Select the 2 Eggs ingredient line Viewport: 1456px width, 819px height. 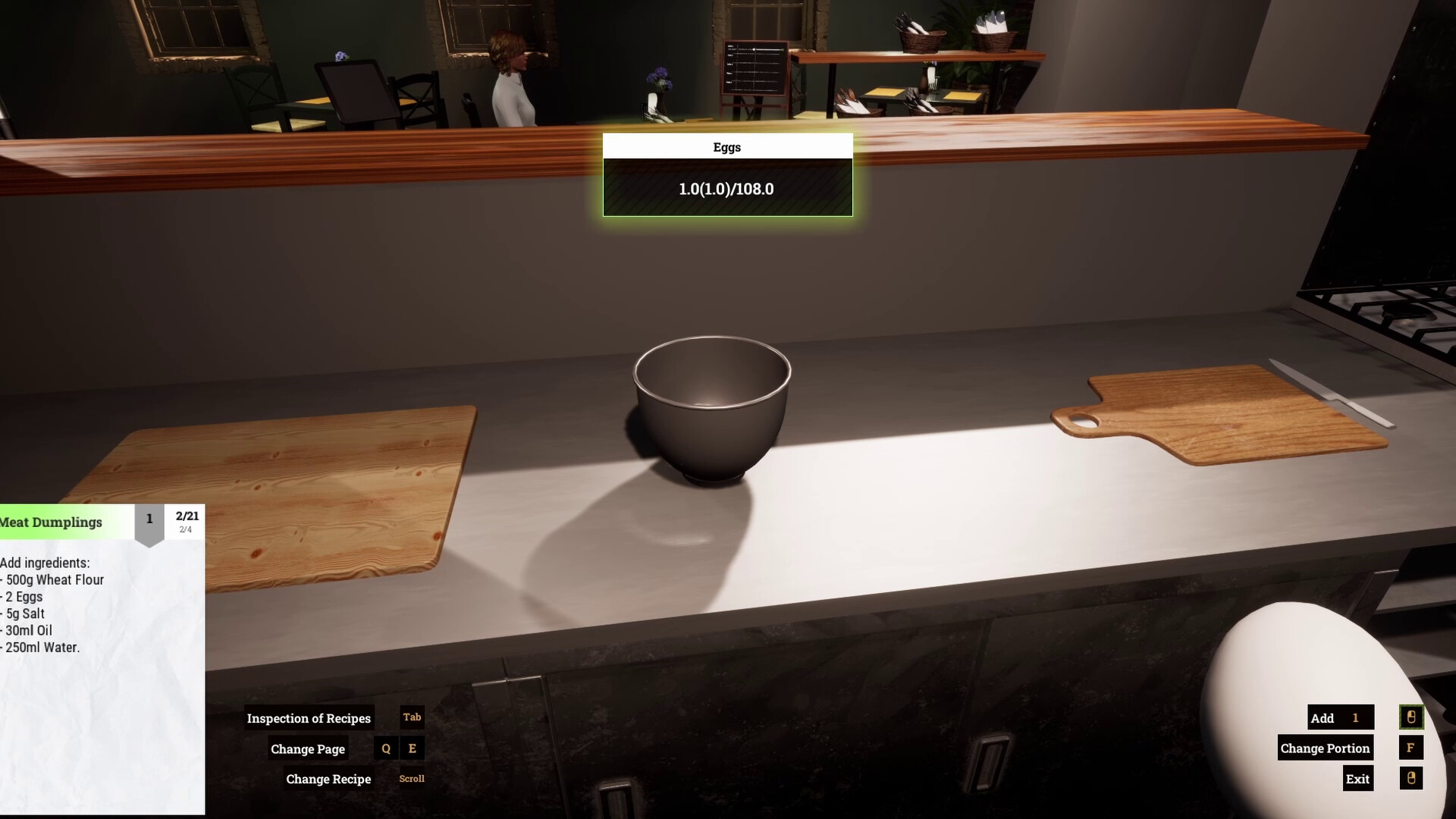[x=23, y=597]
